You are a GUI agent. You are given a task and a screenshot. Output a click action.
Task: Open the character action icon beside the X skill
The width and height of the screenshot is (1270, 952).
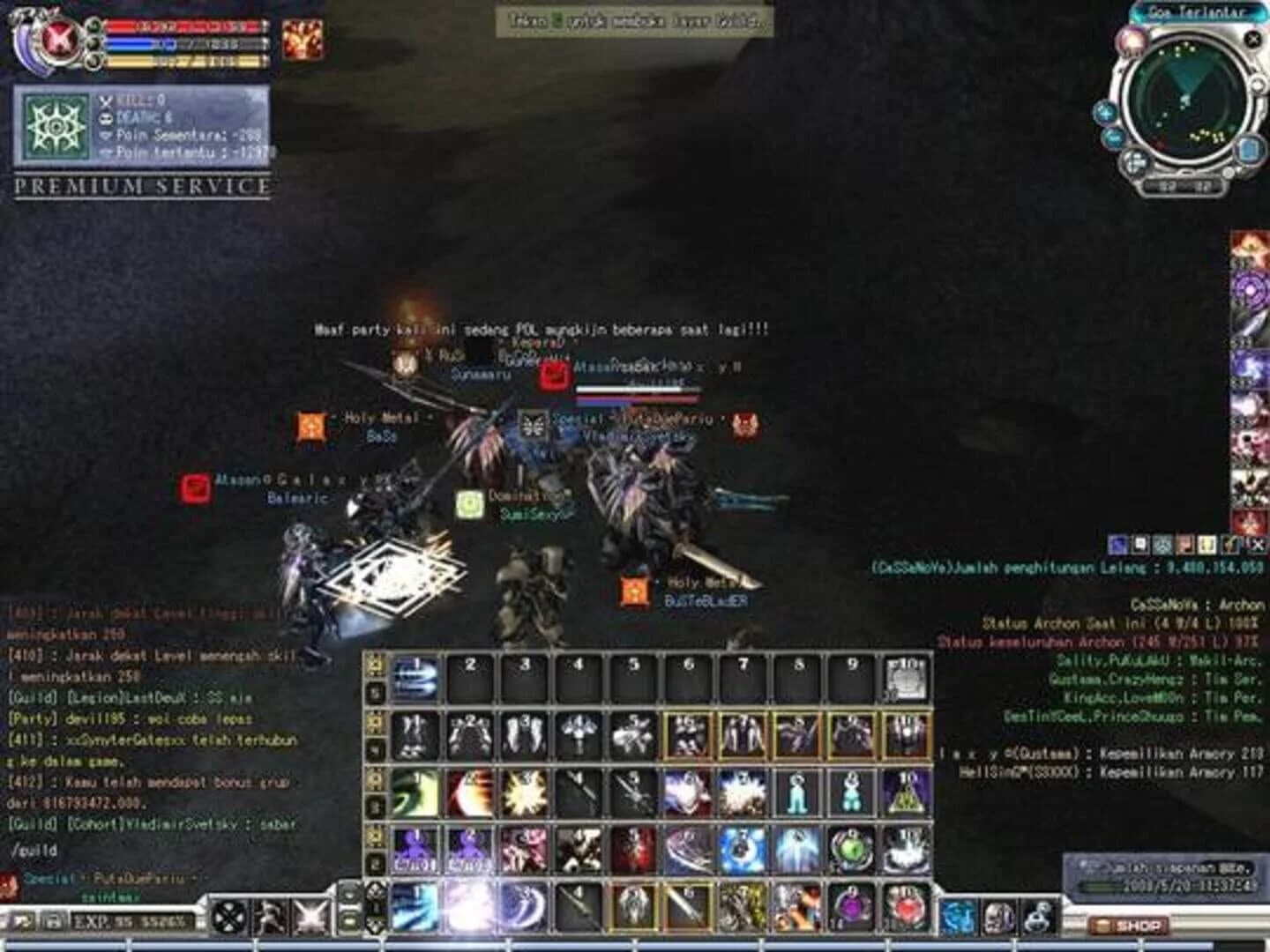(x=270, y=918)
